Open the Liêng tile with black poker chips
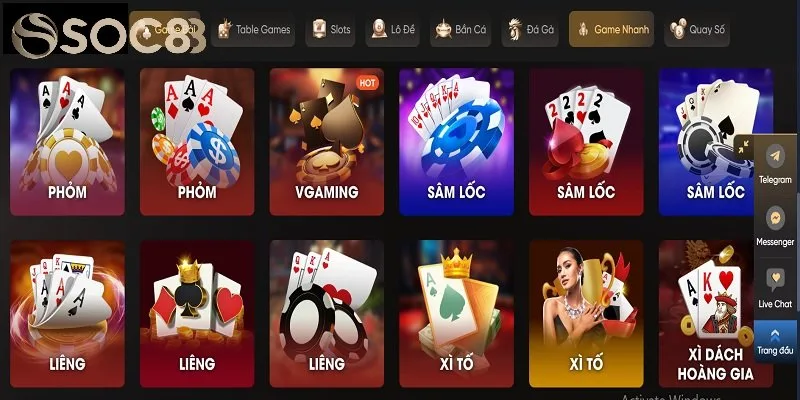 pos(326,314)
